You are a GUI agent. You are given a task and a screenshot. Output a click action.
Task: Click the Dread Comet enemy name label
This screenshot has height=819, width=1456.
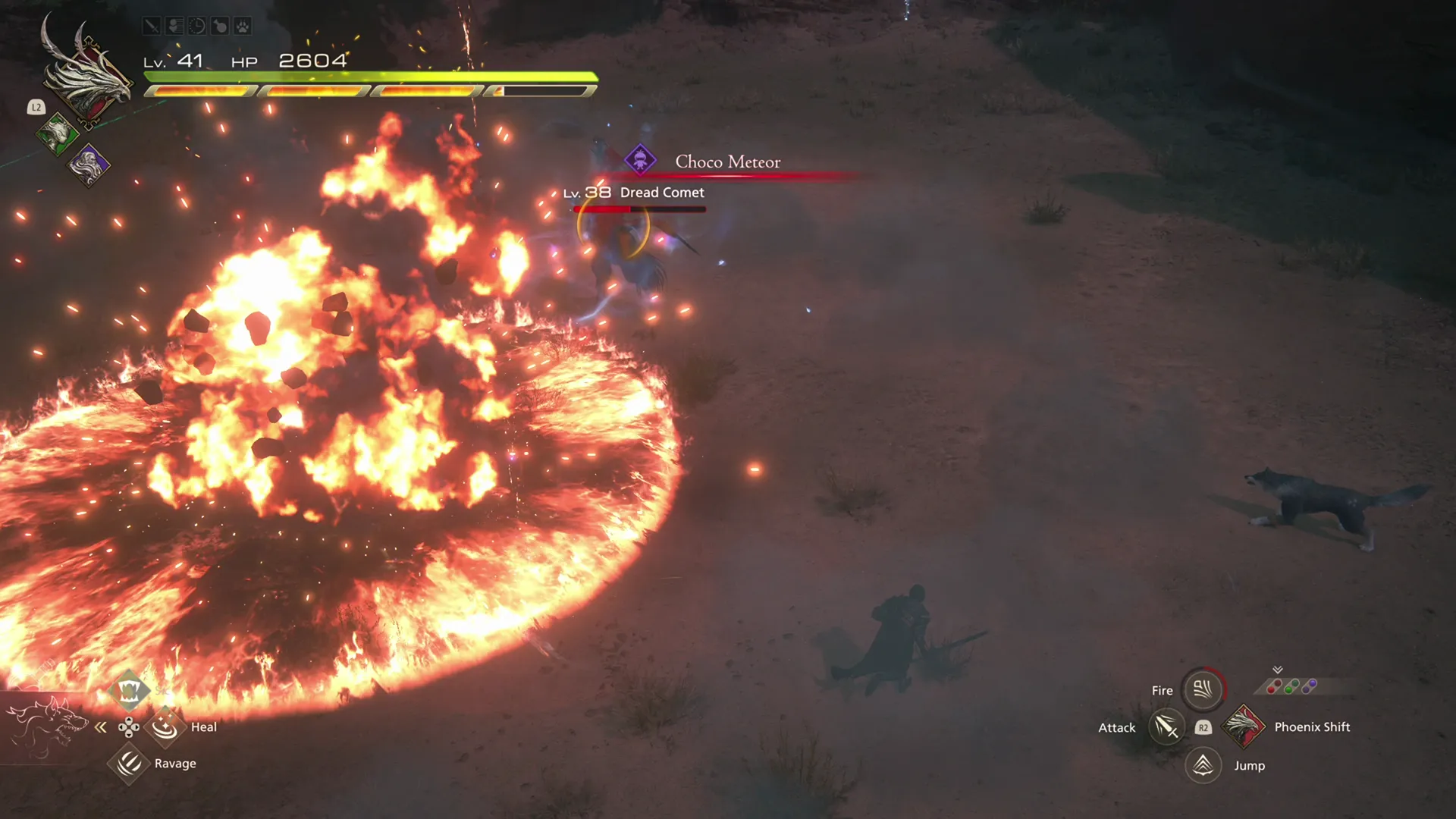661,192
